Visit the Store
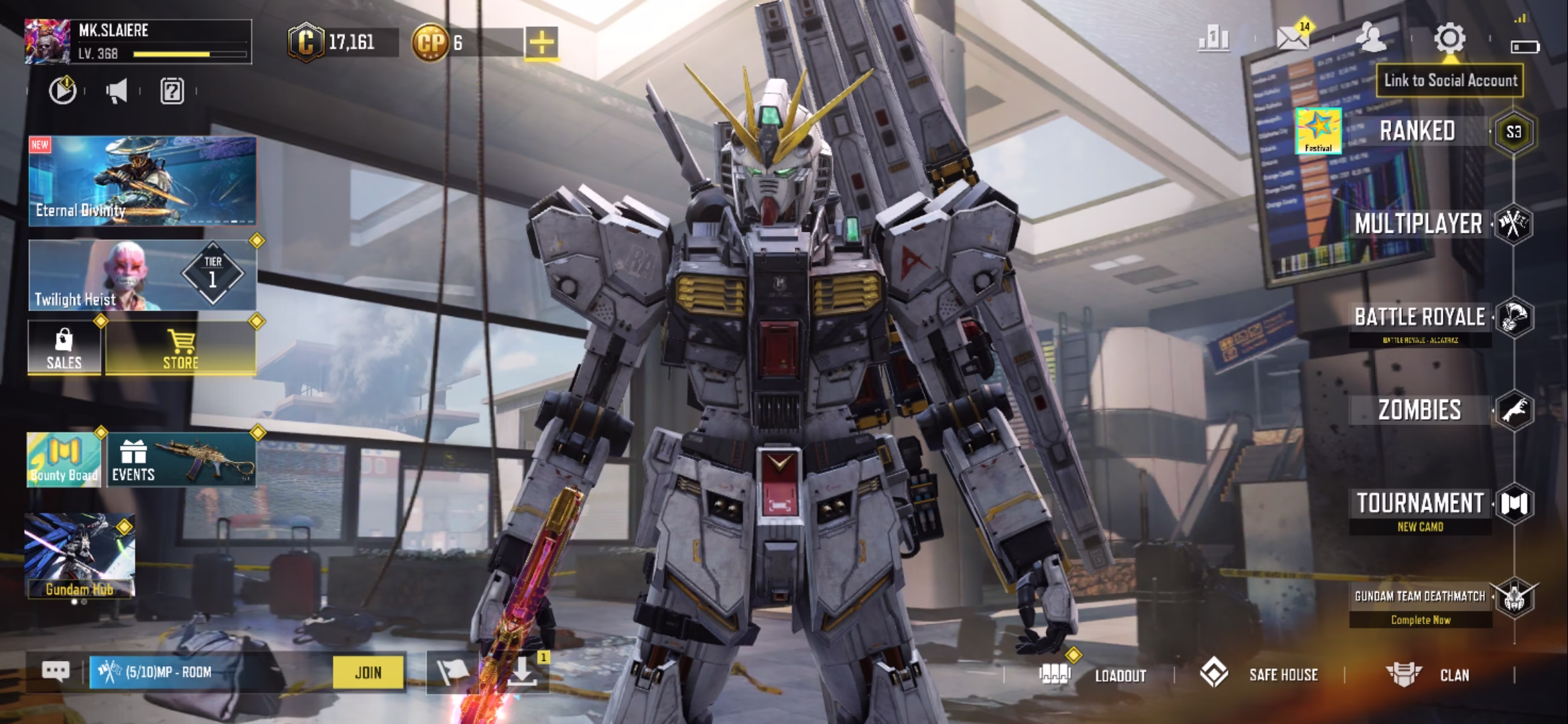Image resolution: width=1568 pixels, height=724 pixels. [x=180, y=347]
